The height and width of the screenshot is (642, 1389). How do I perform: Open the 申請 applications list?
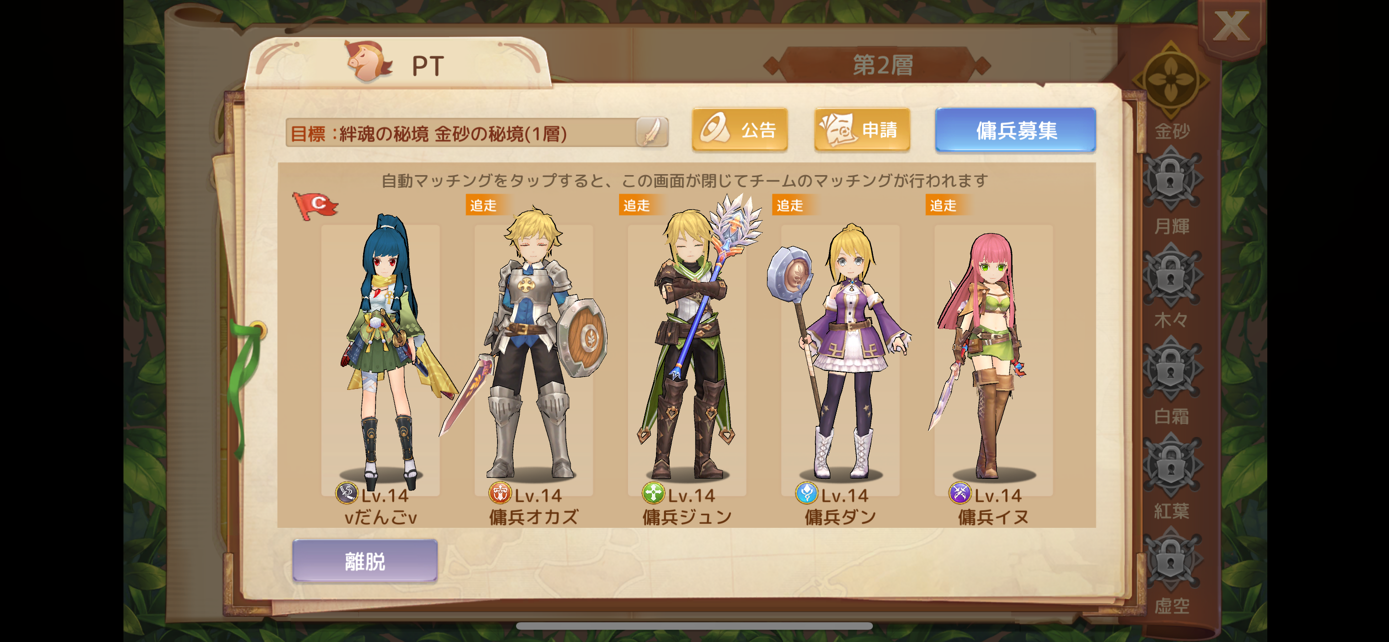pyautogui.click(x=862, y=130)
